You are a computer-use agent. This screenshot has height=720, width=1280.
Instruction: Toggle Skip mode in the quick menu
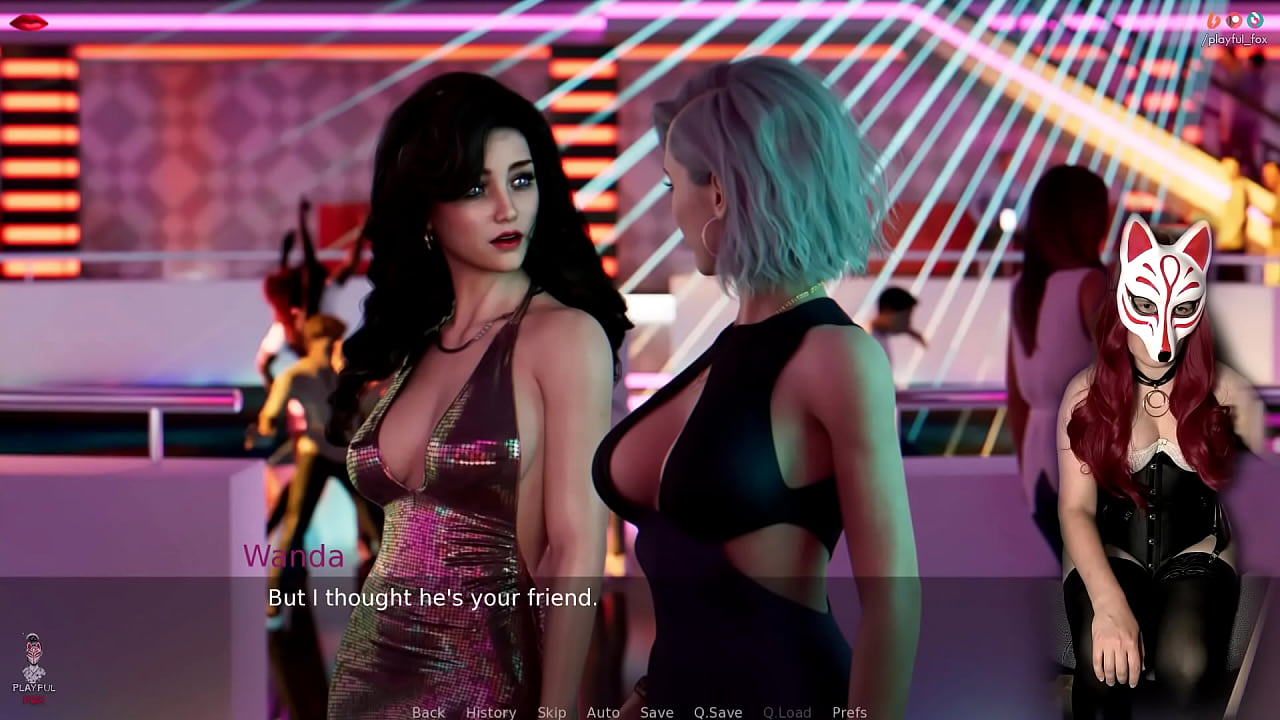pos(552,712)
